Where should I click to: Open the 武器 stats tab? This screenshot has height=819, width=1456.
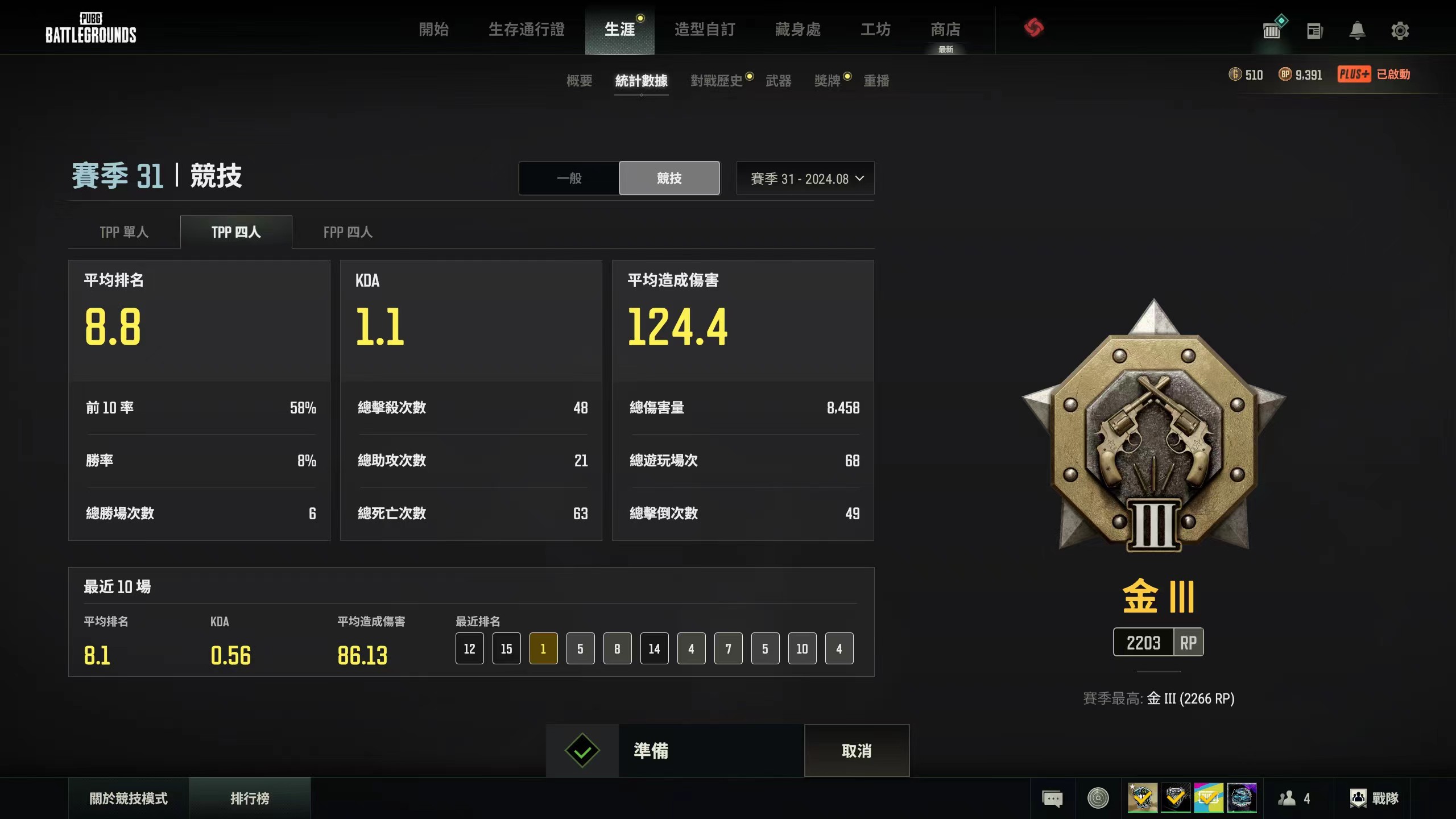[778, 81]
